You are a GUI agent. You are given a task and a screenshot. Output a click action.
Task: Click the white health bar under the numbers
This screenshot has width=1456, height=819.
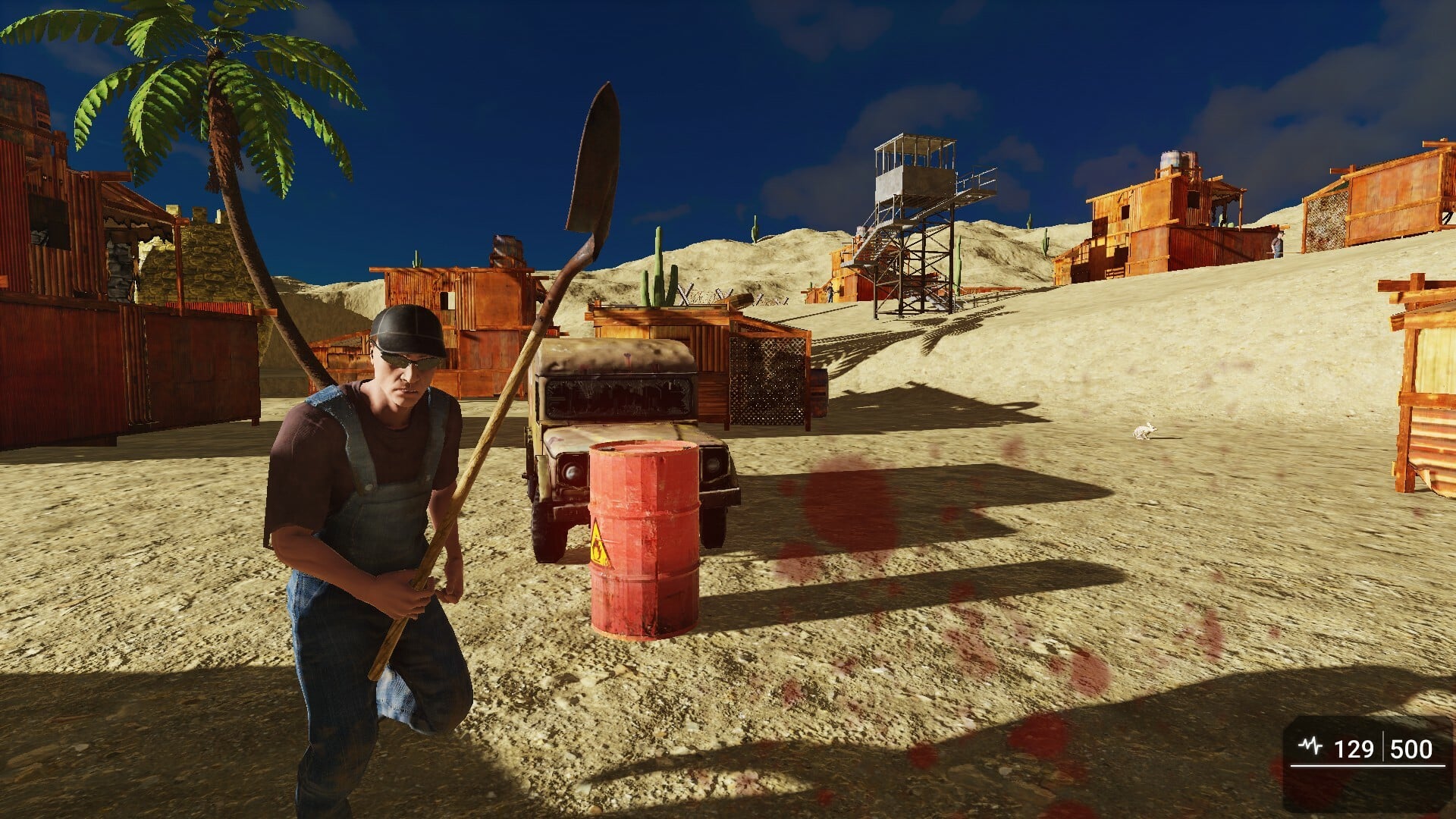1365,766
